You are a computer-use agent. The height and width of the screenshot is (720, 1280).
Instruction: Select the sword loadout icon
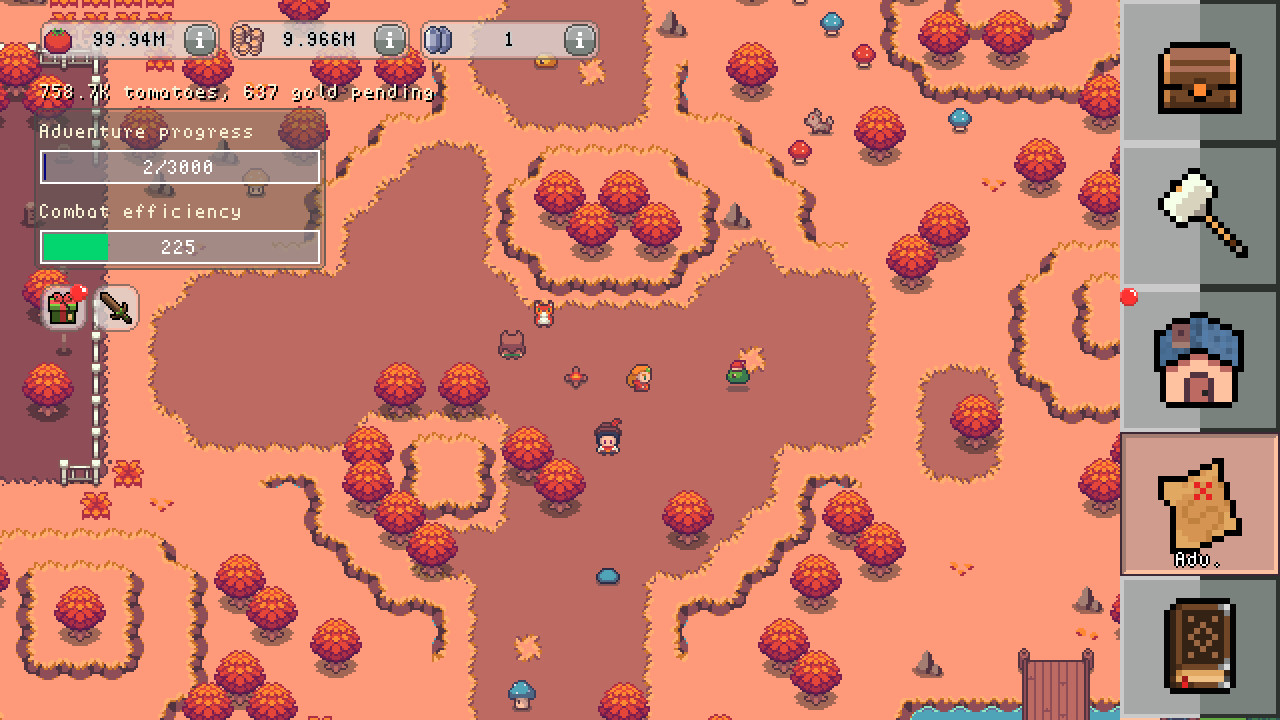click(116, 307)
